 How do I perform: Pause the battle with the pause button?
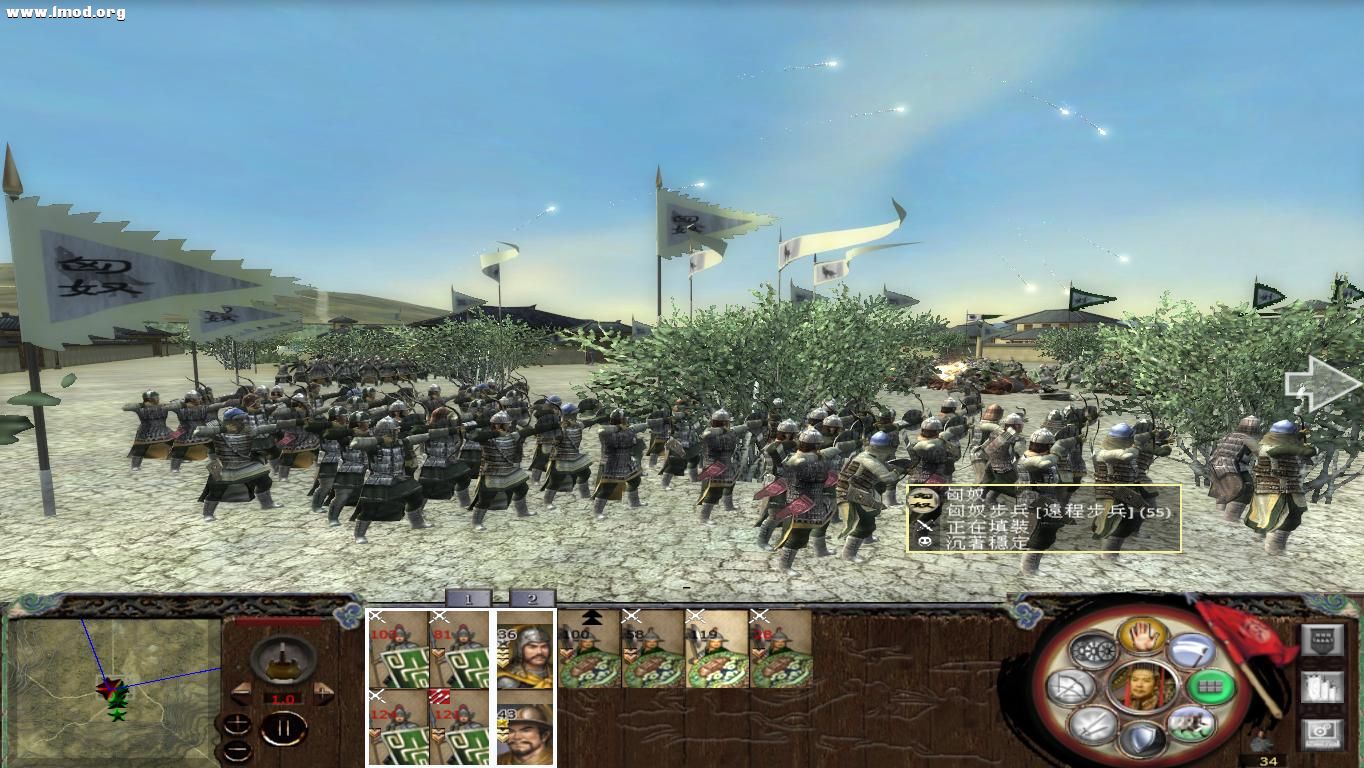pos(283,726)
